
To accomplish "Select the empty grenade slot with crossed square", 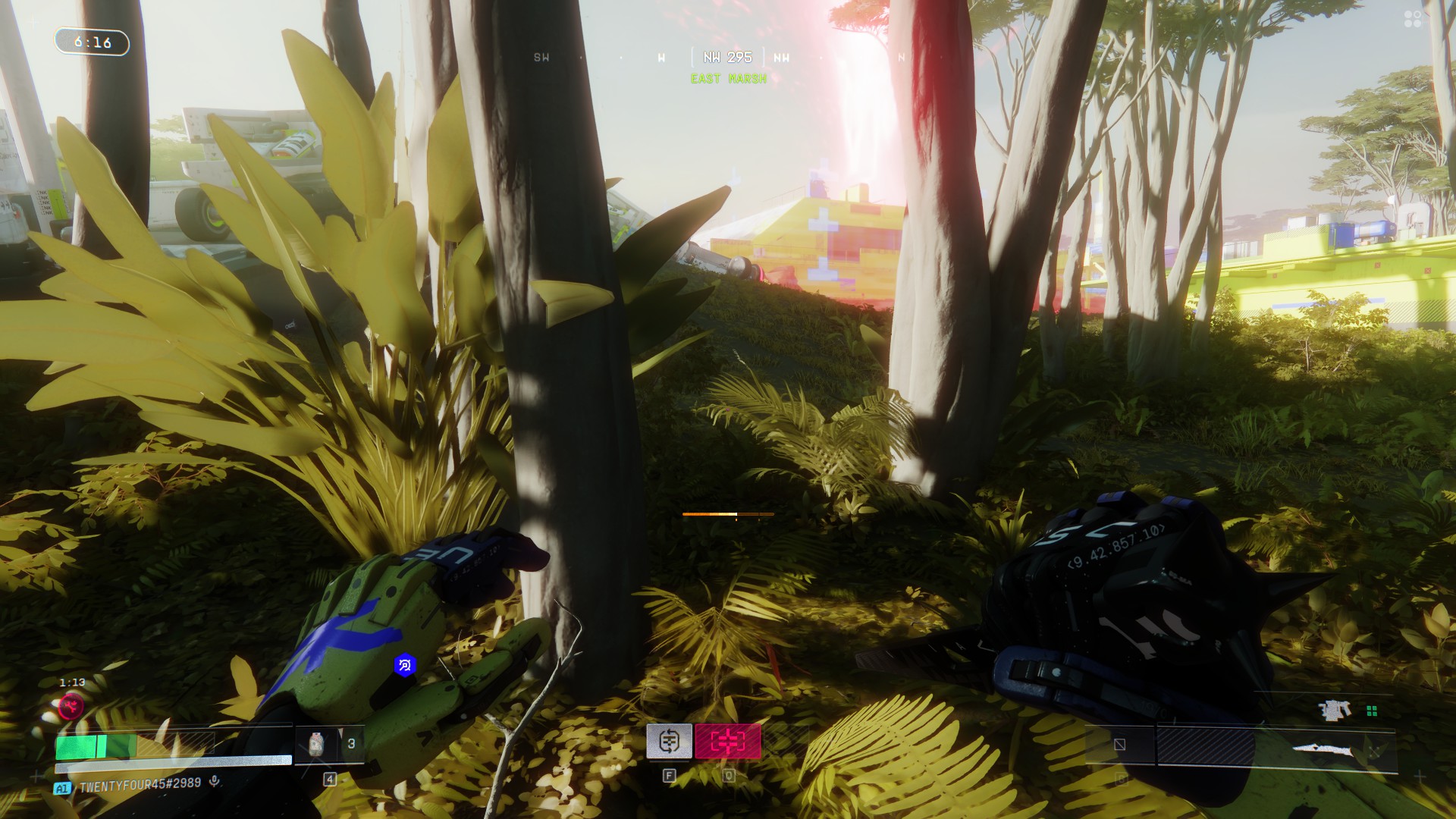I will 1119,745.
